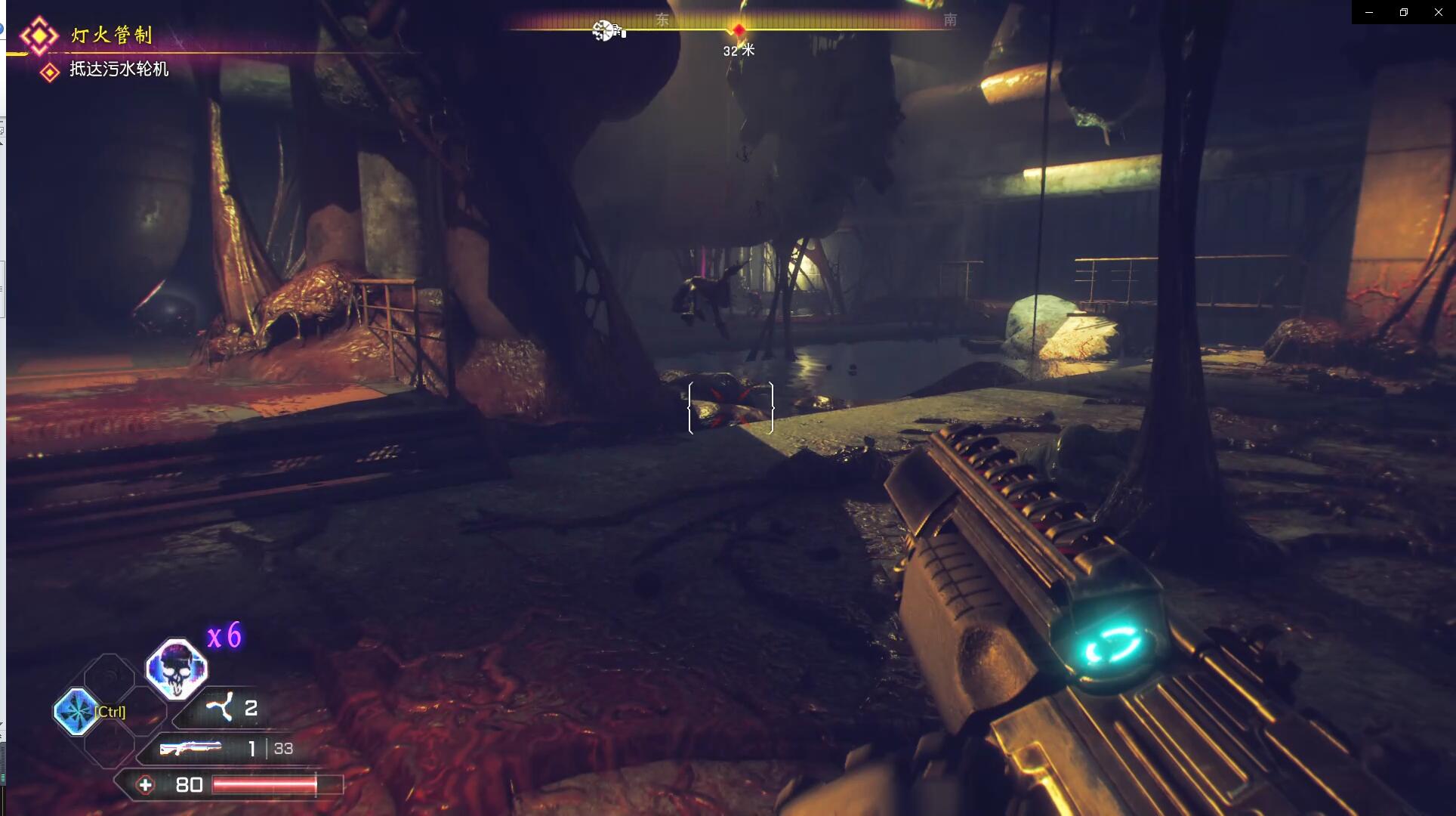Image resolution: width=1456 pixels, height=816 pixels.
Task: Choose the shotgun weapon icon
Action: (x=190, y=748)
